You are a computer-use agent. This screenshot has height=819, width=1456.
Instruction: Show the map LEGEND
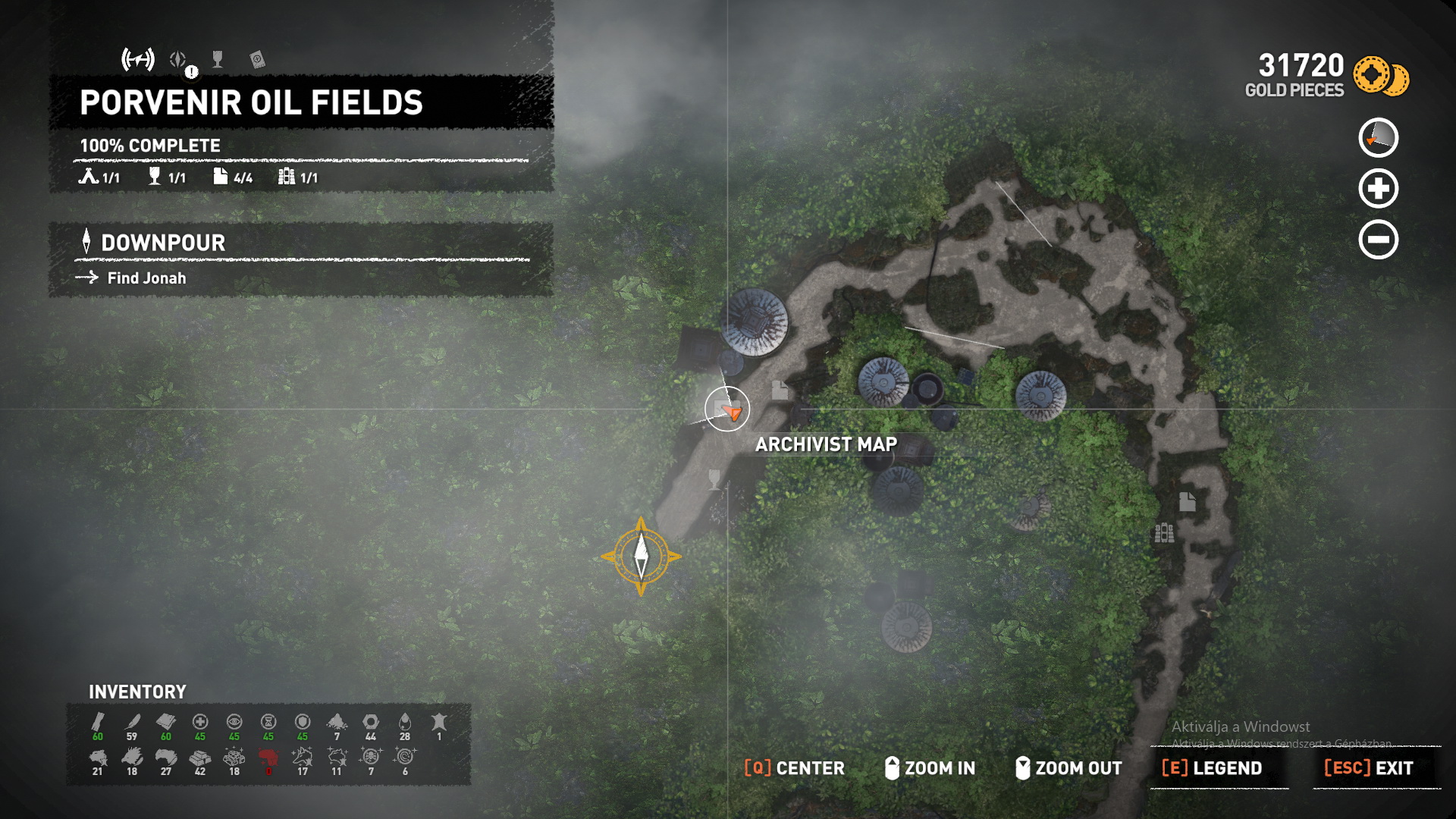tap(1212, 768)
